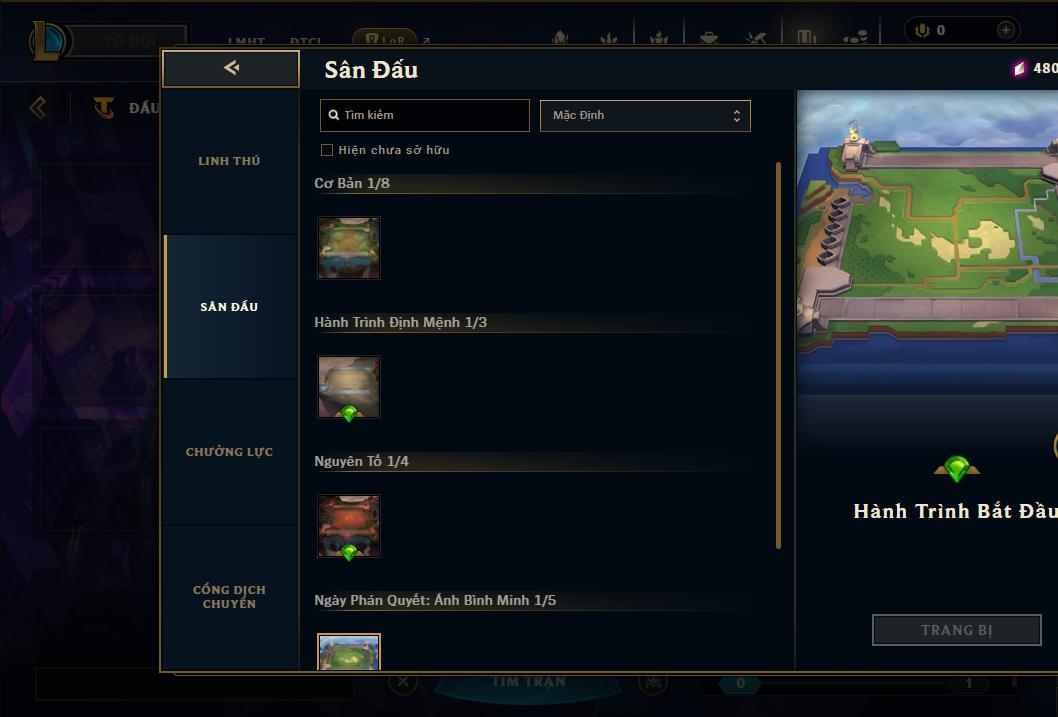Pick the Nguyên Tố arena thumbnail

[x=349, y=525]
